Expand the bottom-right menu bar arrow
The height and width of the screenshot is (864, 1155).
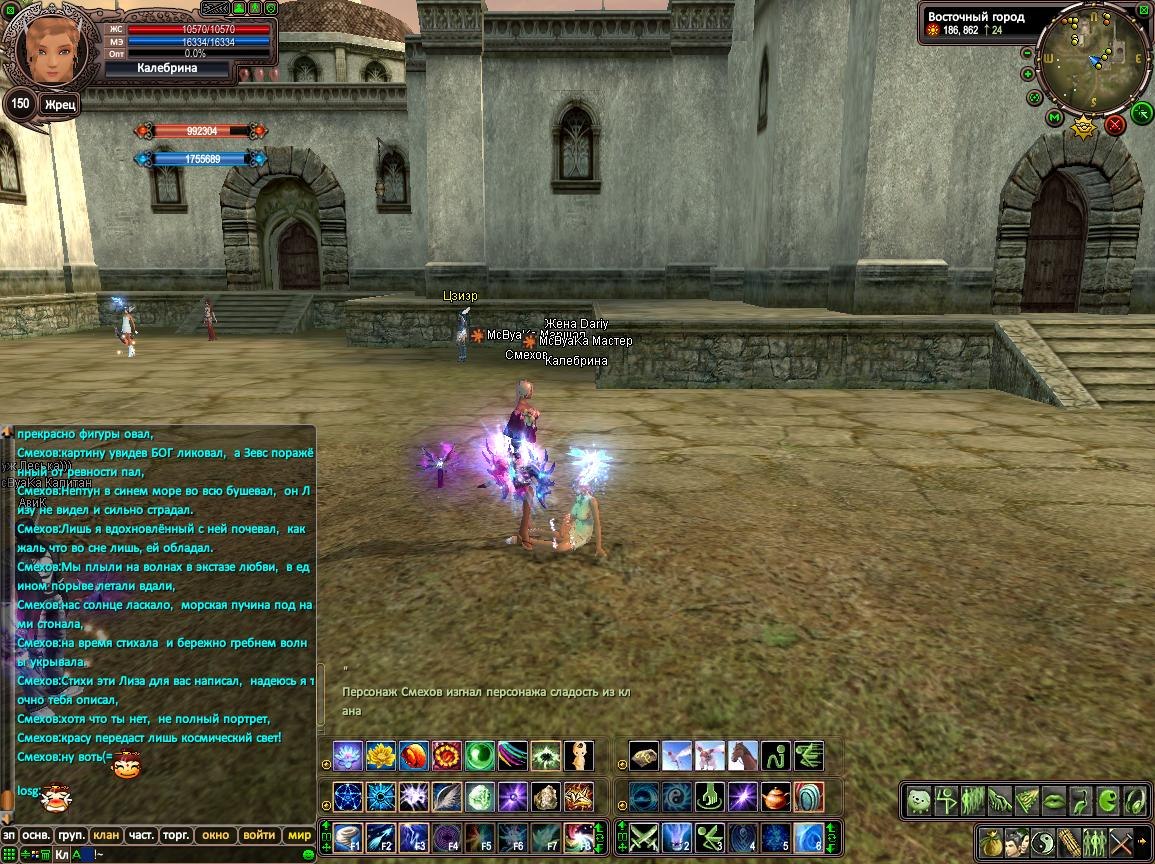point(1142,840)
